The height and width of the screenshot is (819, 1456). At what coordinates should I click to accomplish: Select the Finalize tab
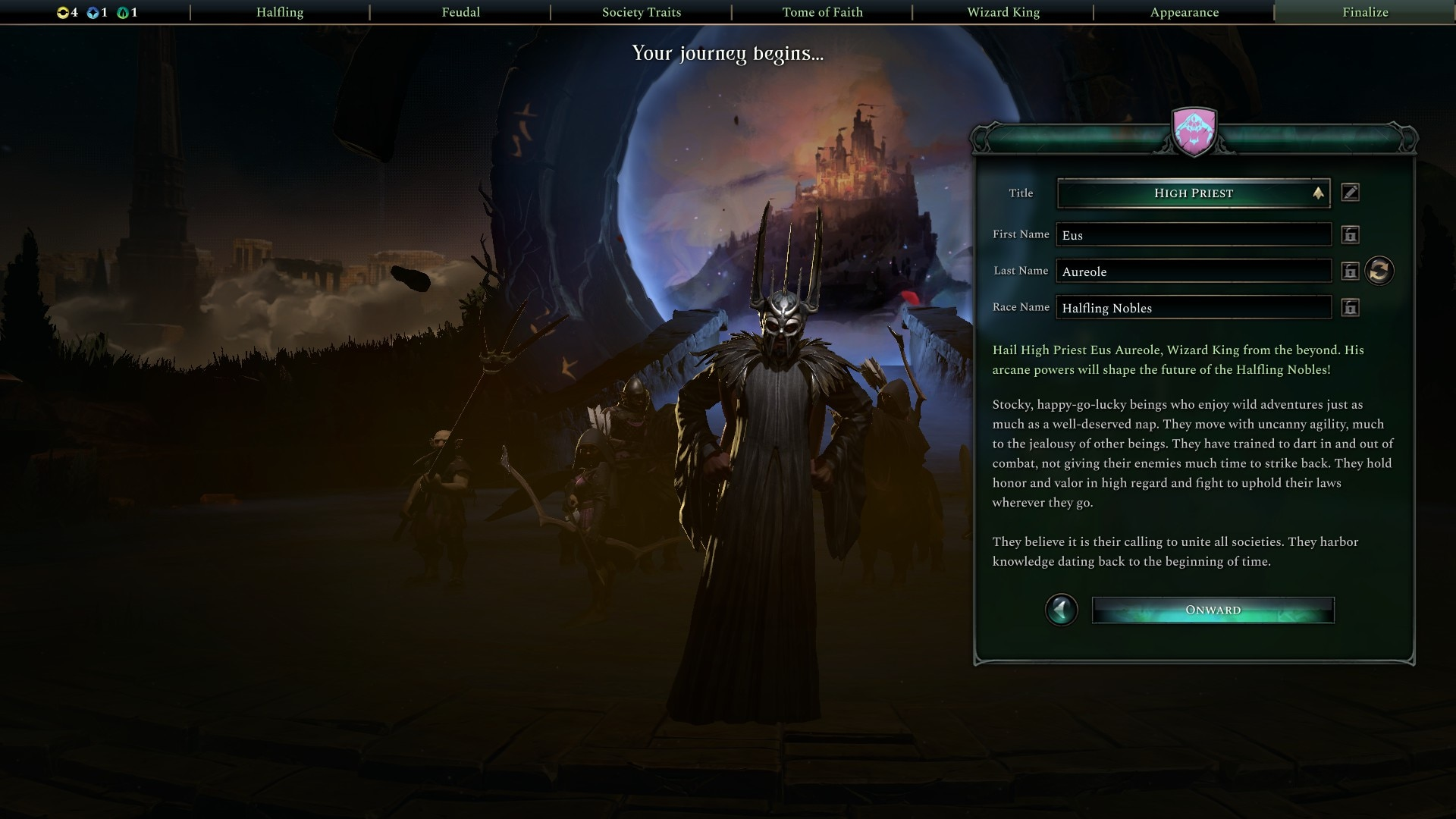pos(1365,12)
